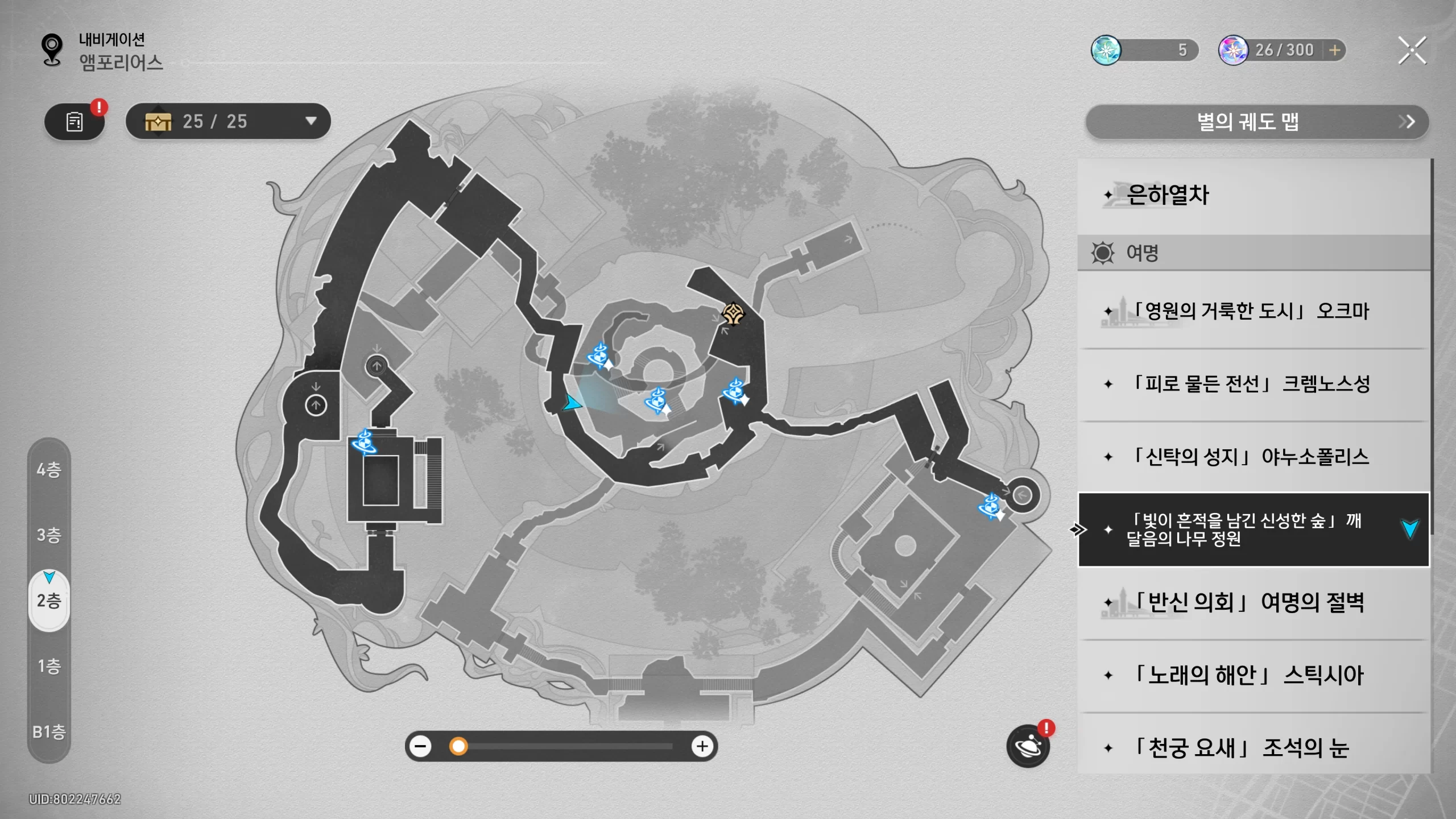Zoom out the map with minus button
This screenshot has width=1456, height=819.
[421, 746]
